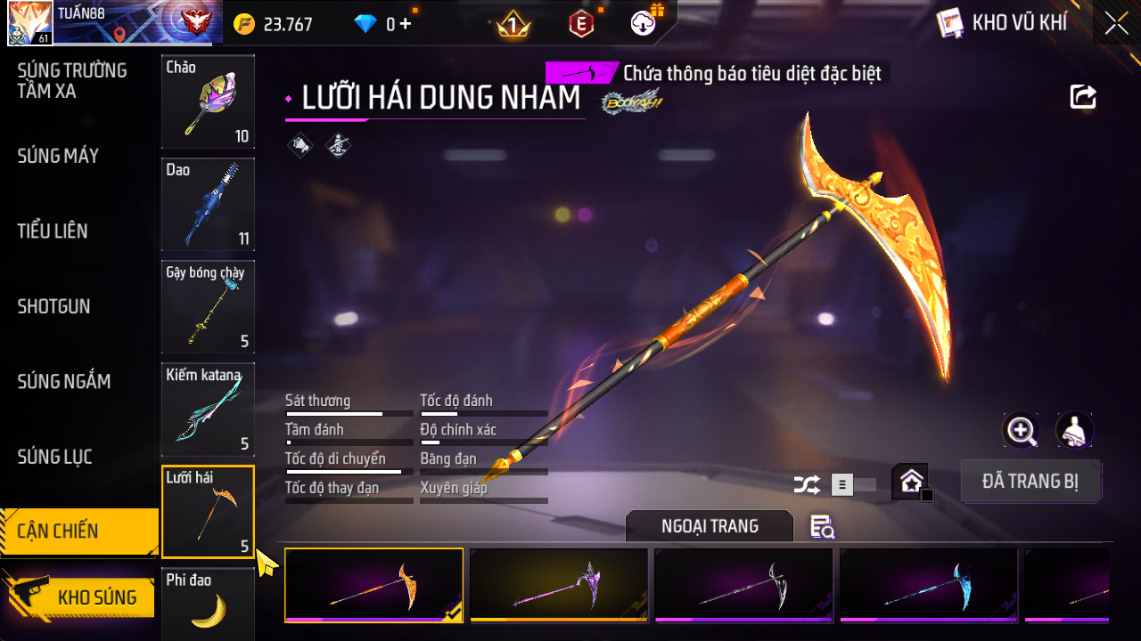The image size is (1141, 641).
Task: Choose the Súng Lục category
Action: pos(55,457)
